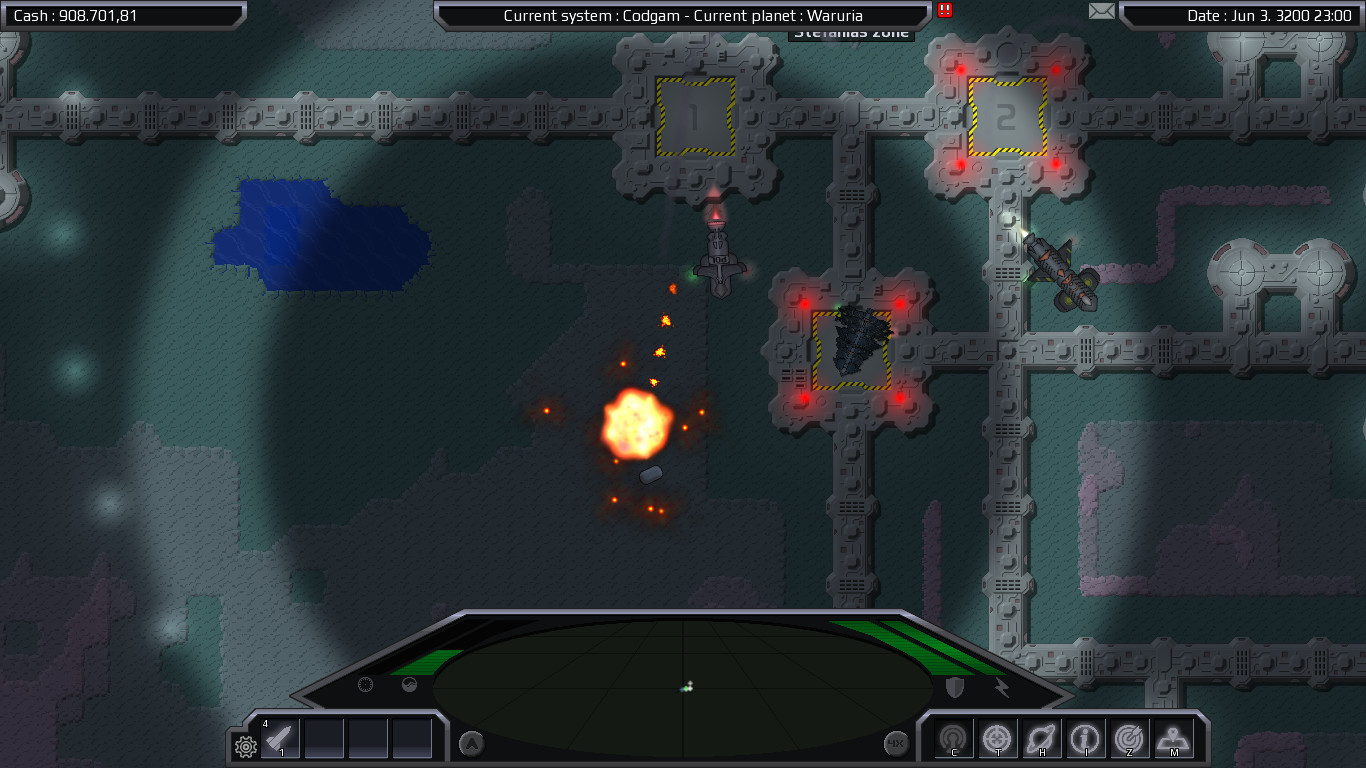Select the missile weapon slot
The width and height of the screenshot is (1366, 768).
[x=280, y=739]
